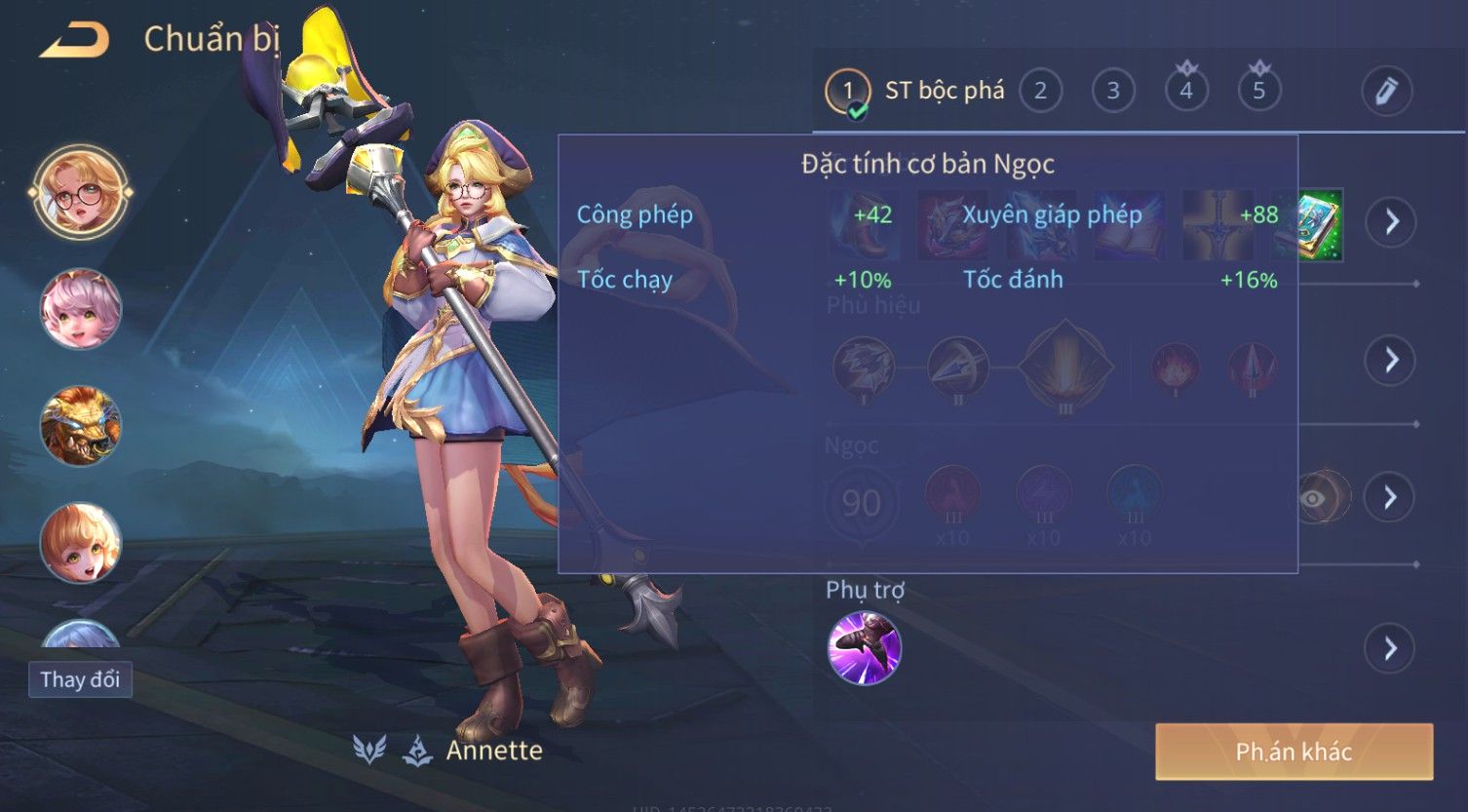
Task: Open the equipment items arrow
Action: [1391, 222]
